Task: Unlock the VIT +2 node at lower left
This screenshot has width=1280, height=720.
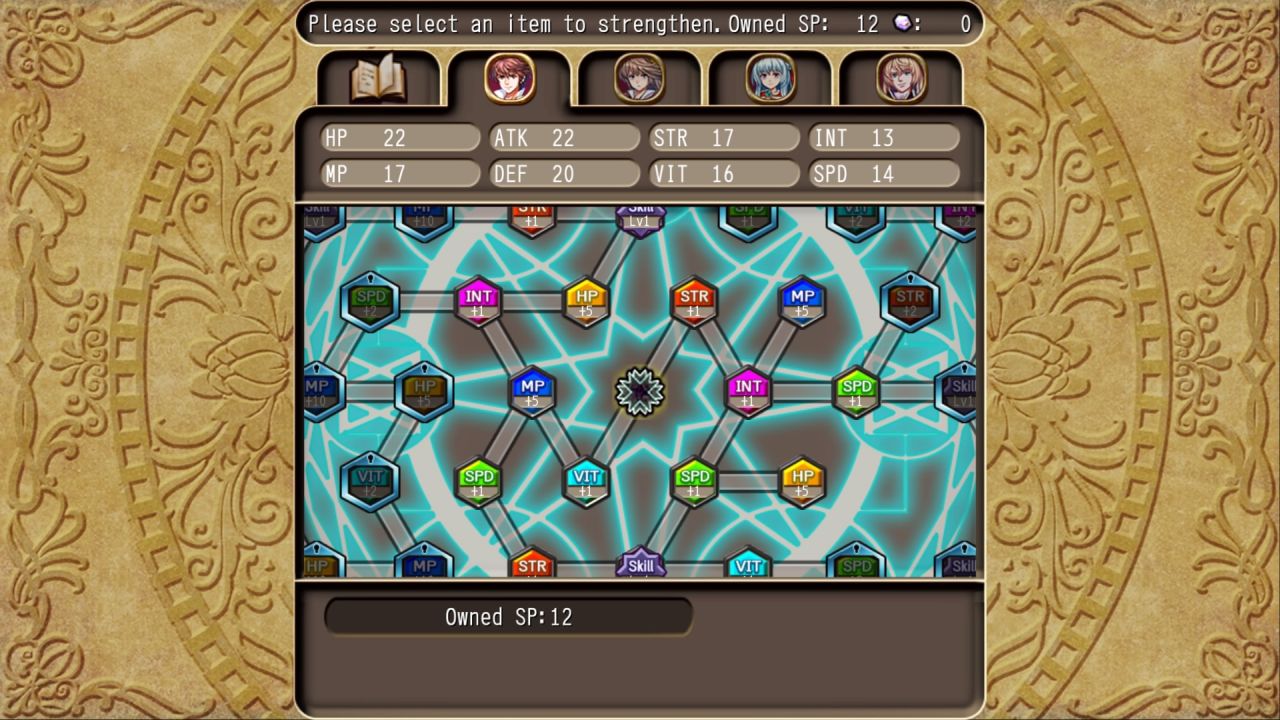Action: (370, 480)
